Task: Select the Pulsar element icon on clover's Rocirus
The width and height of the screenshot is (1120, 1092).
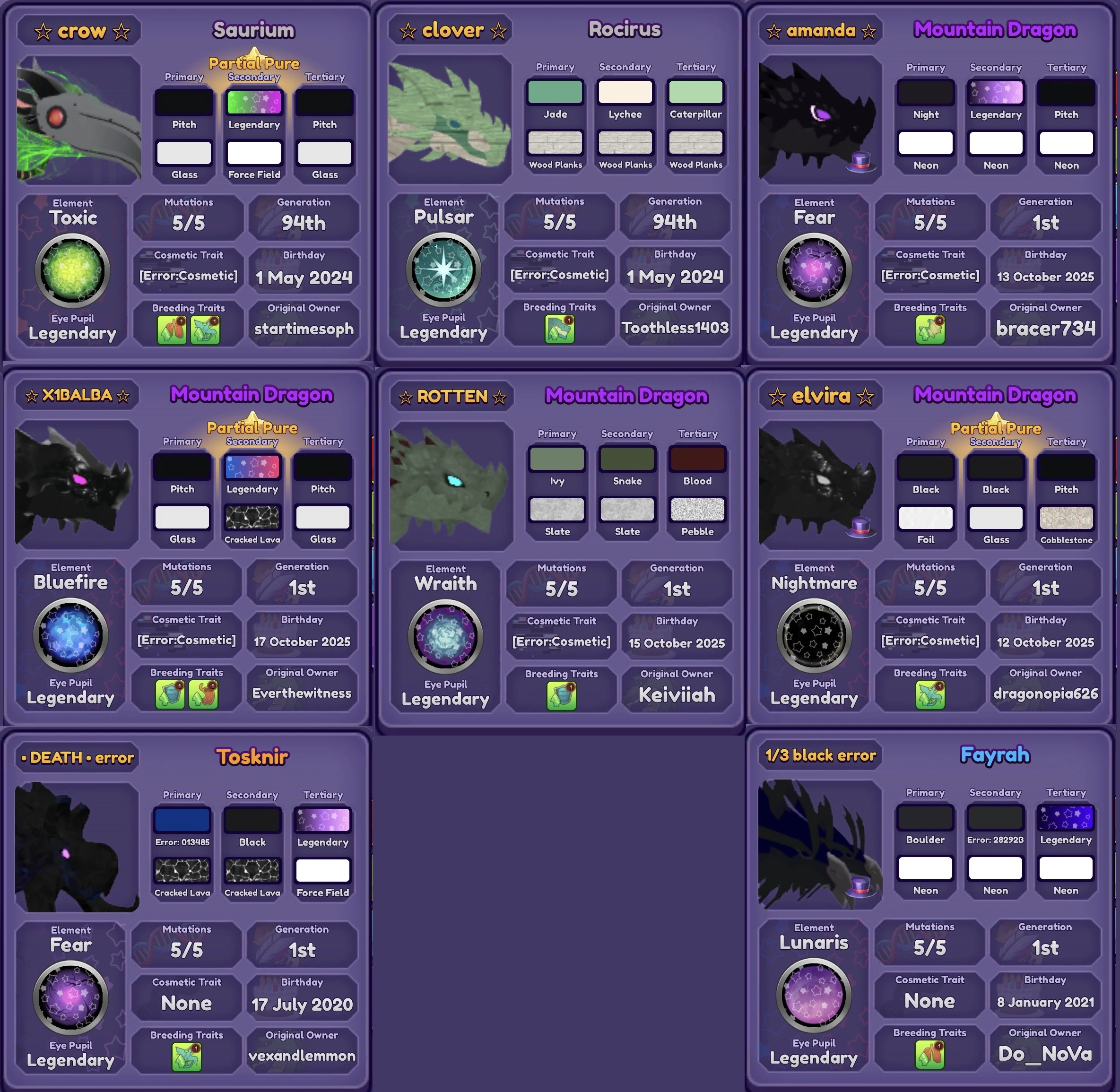Action: click(444, 269)
